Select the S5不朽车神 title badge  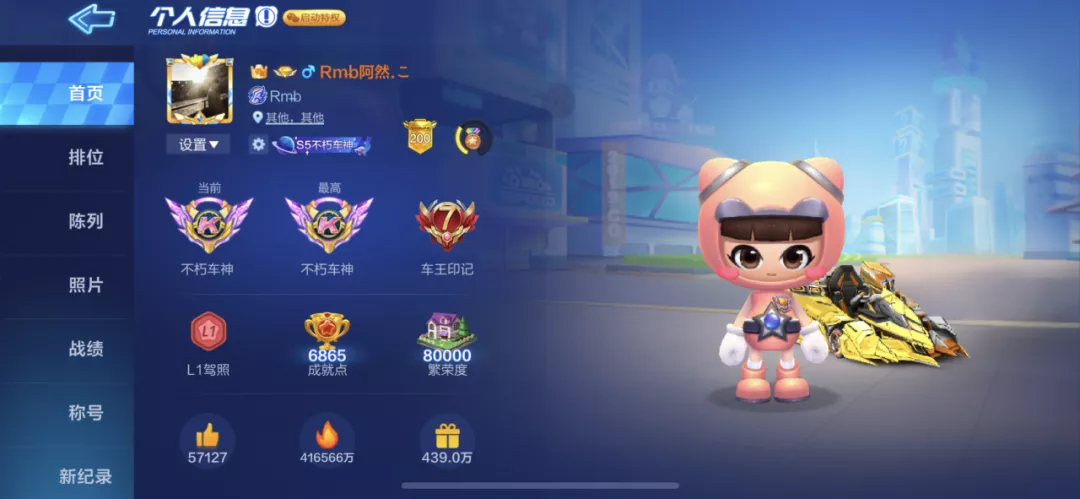coord(322,145)
